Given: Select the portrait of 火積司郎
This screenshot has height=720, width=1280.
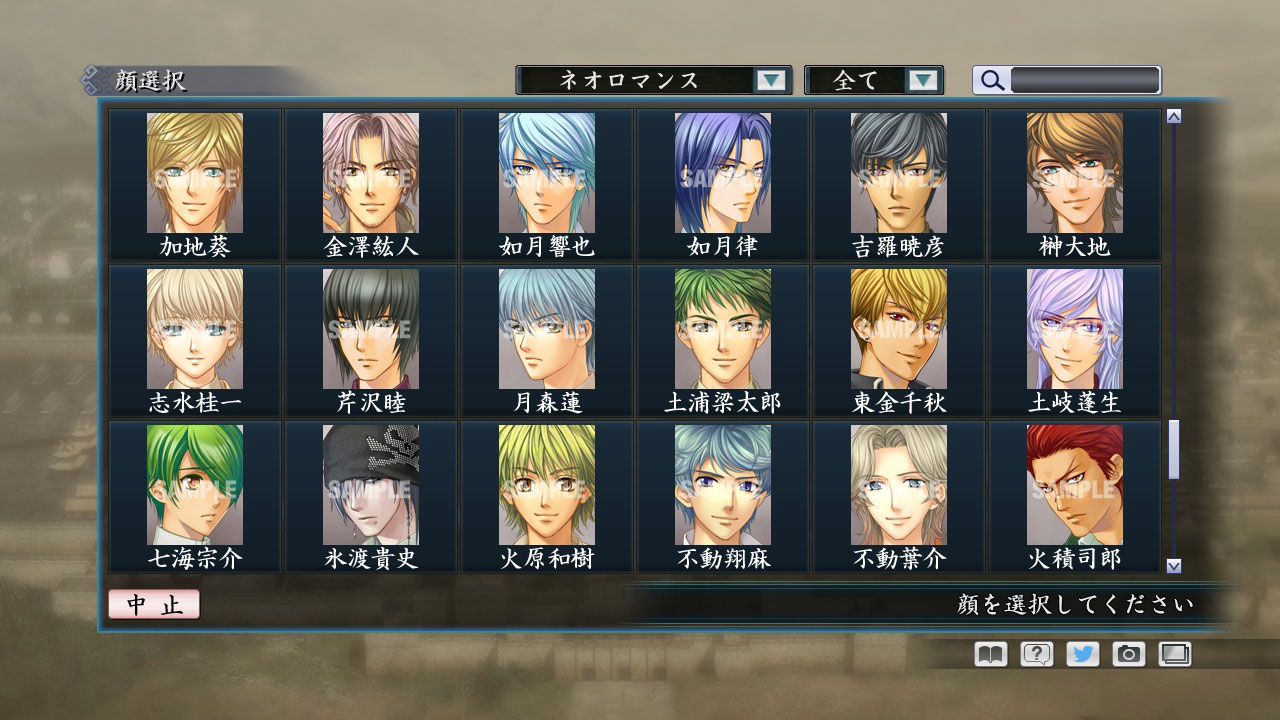Looking at the screenshot, I should pyautogui.click(x=1072, y=483).
